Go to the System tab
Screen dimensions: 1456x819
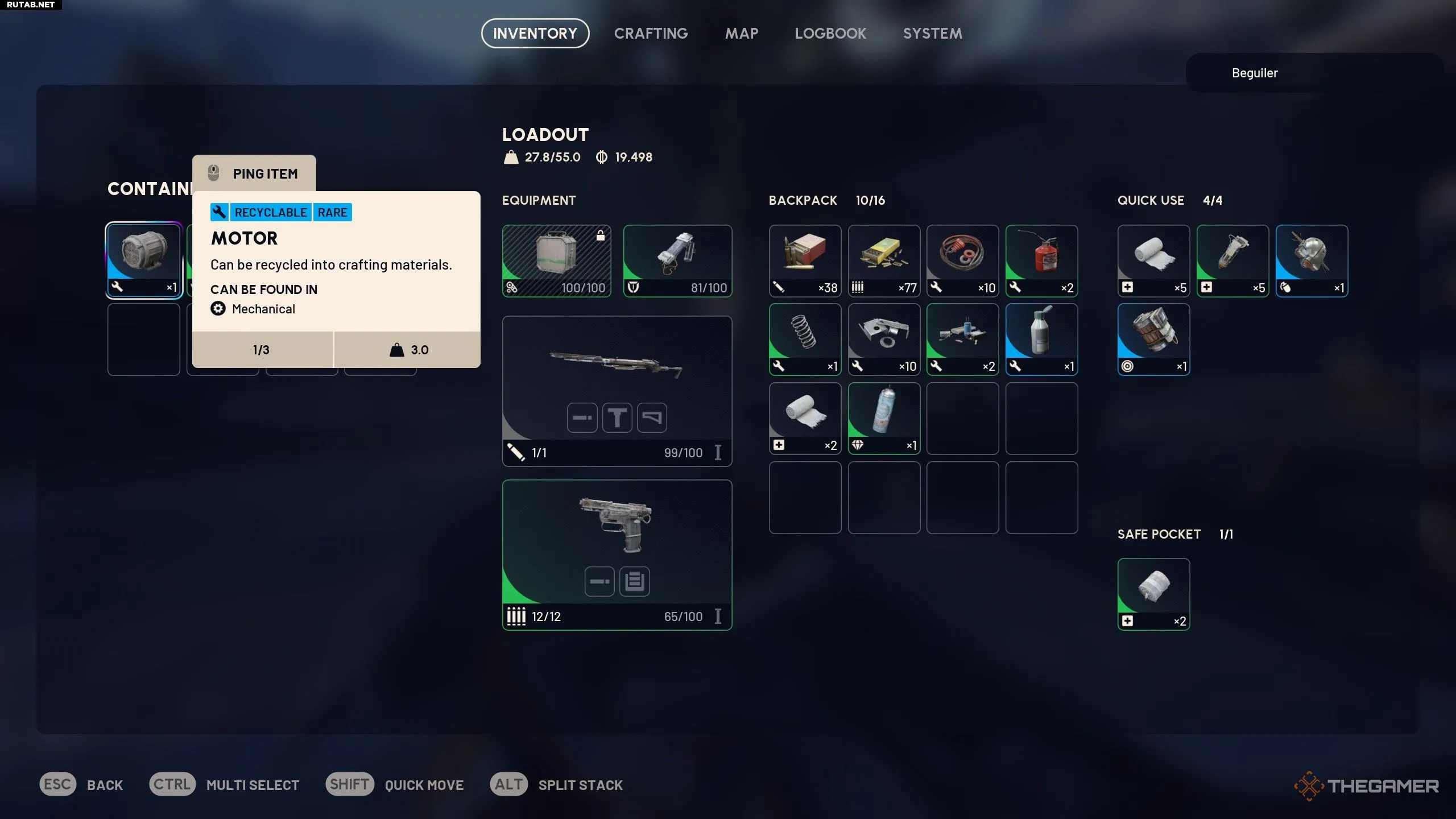click(x=932, y=34)
